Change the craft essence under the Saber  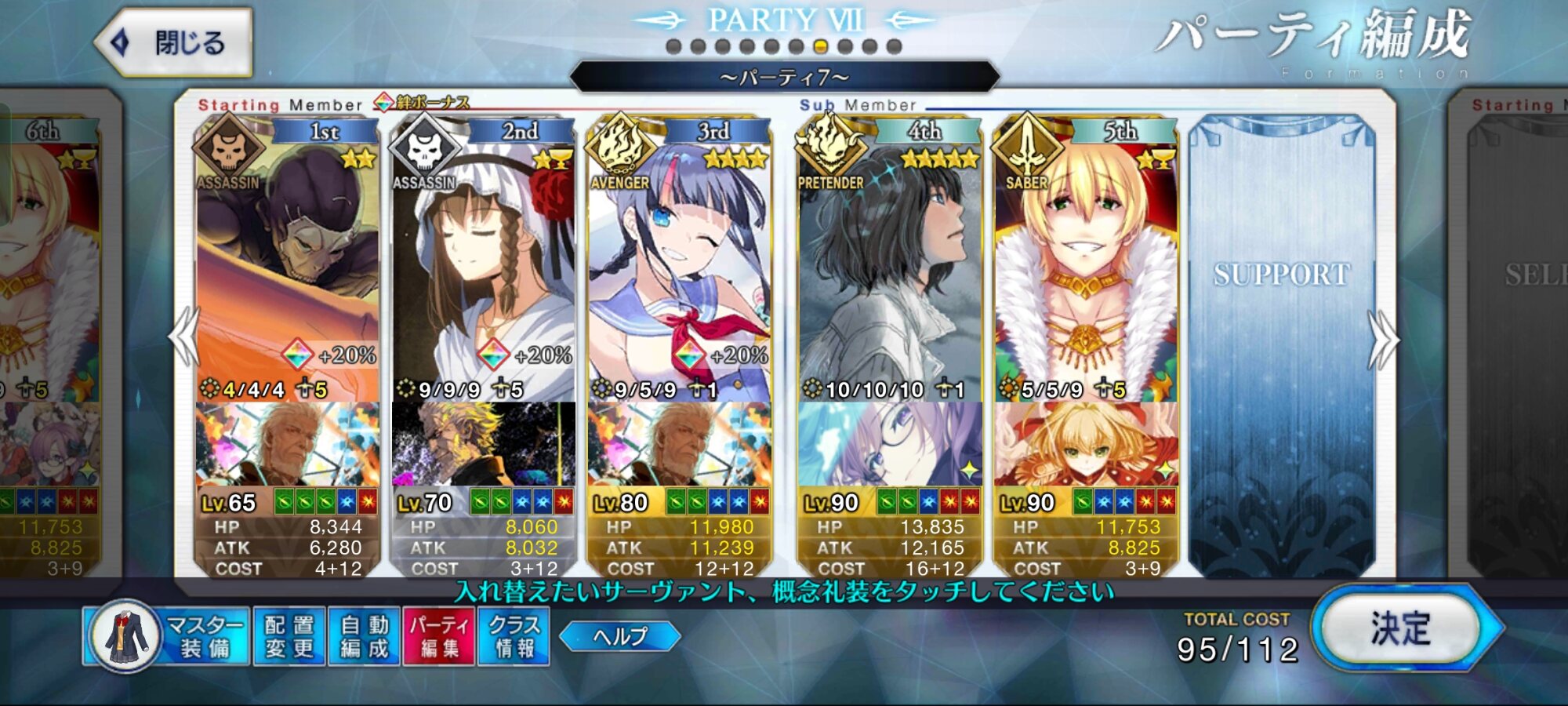click(x=1086, y=443)
